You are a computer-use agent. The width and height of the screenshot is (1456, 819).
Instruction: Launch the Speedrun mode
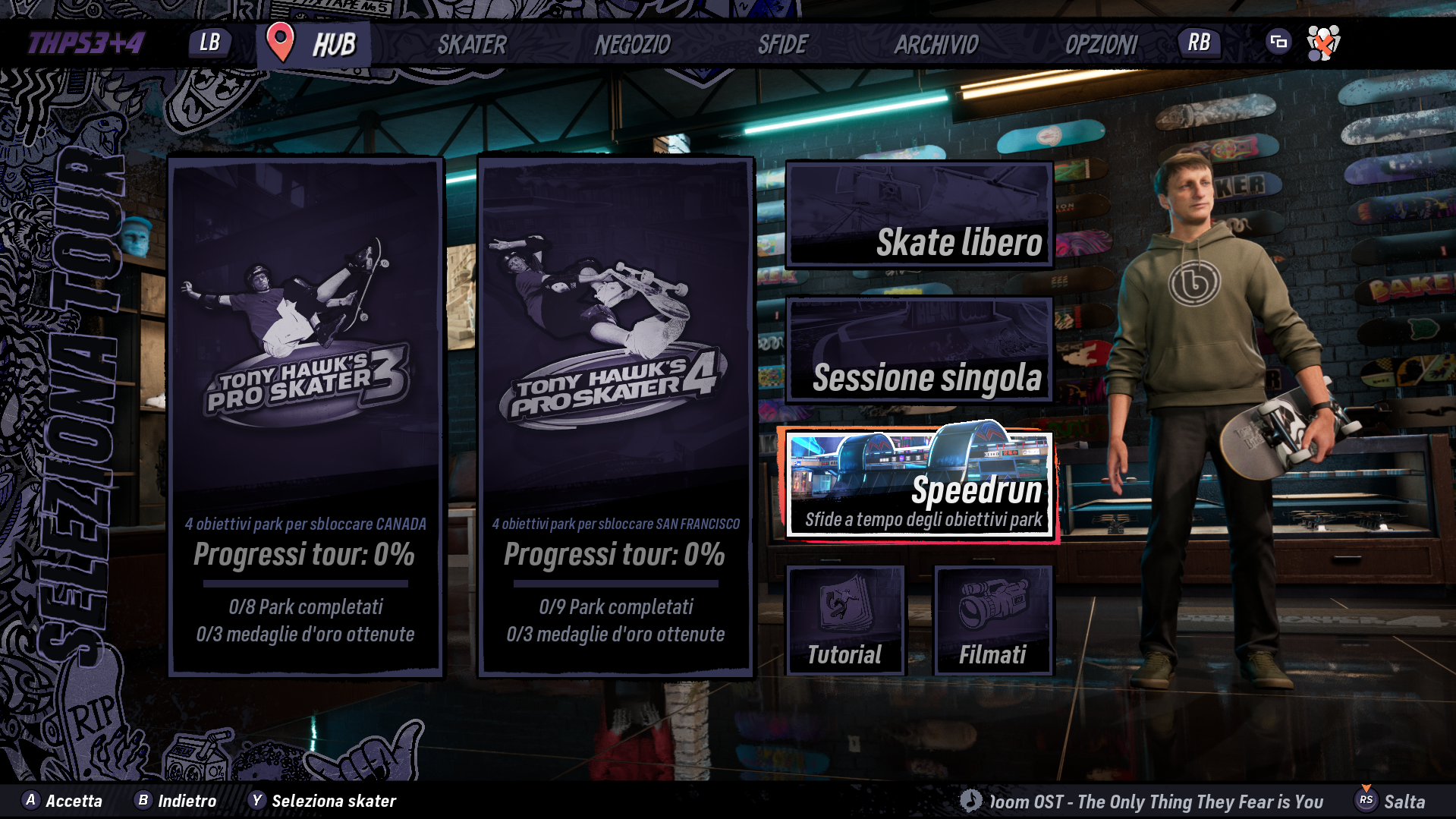pos(920,484)
